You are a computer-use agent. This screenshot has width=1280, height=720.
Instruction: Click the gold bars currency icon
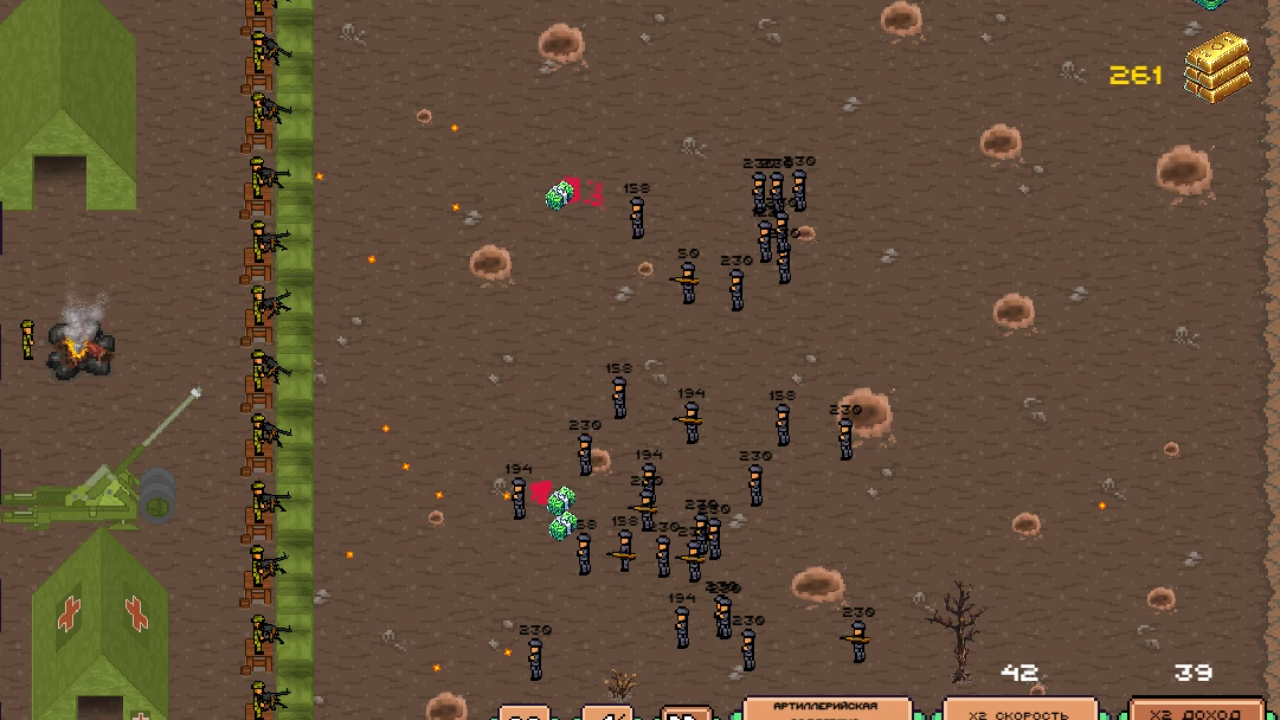pos(1218,68)
